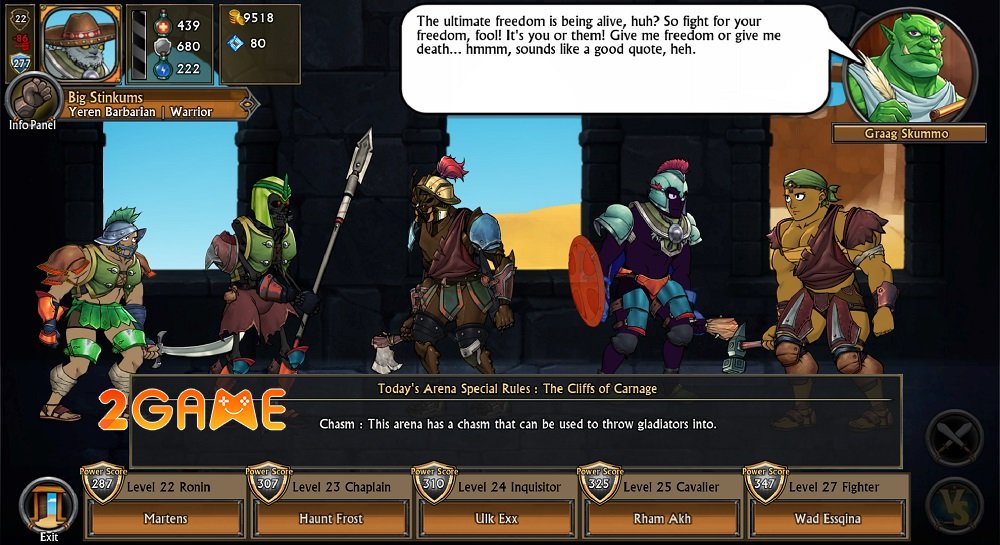
Task: Expand the Big Stinkums name banner arrow
Action: point(248,103)
